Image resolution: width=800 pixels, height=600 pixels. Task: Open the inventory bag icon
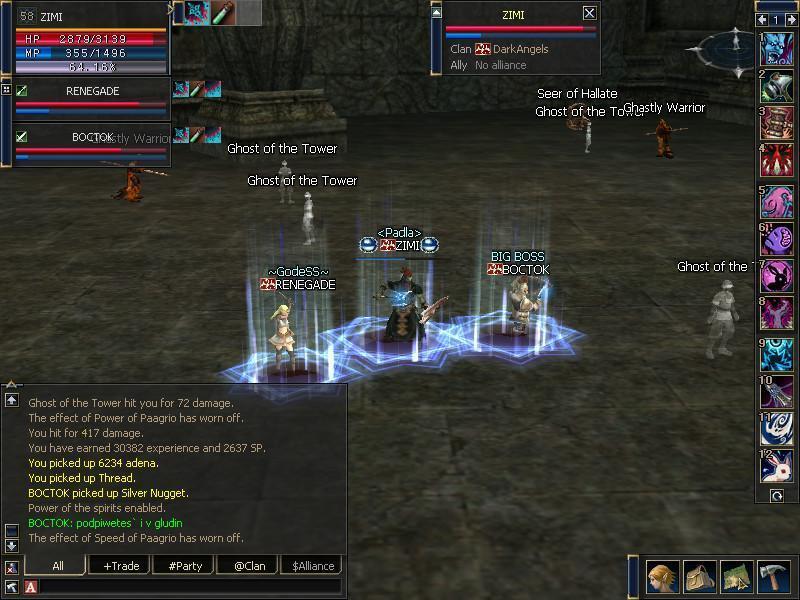click(699, 575)
